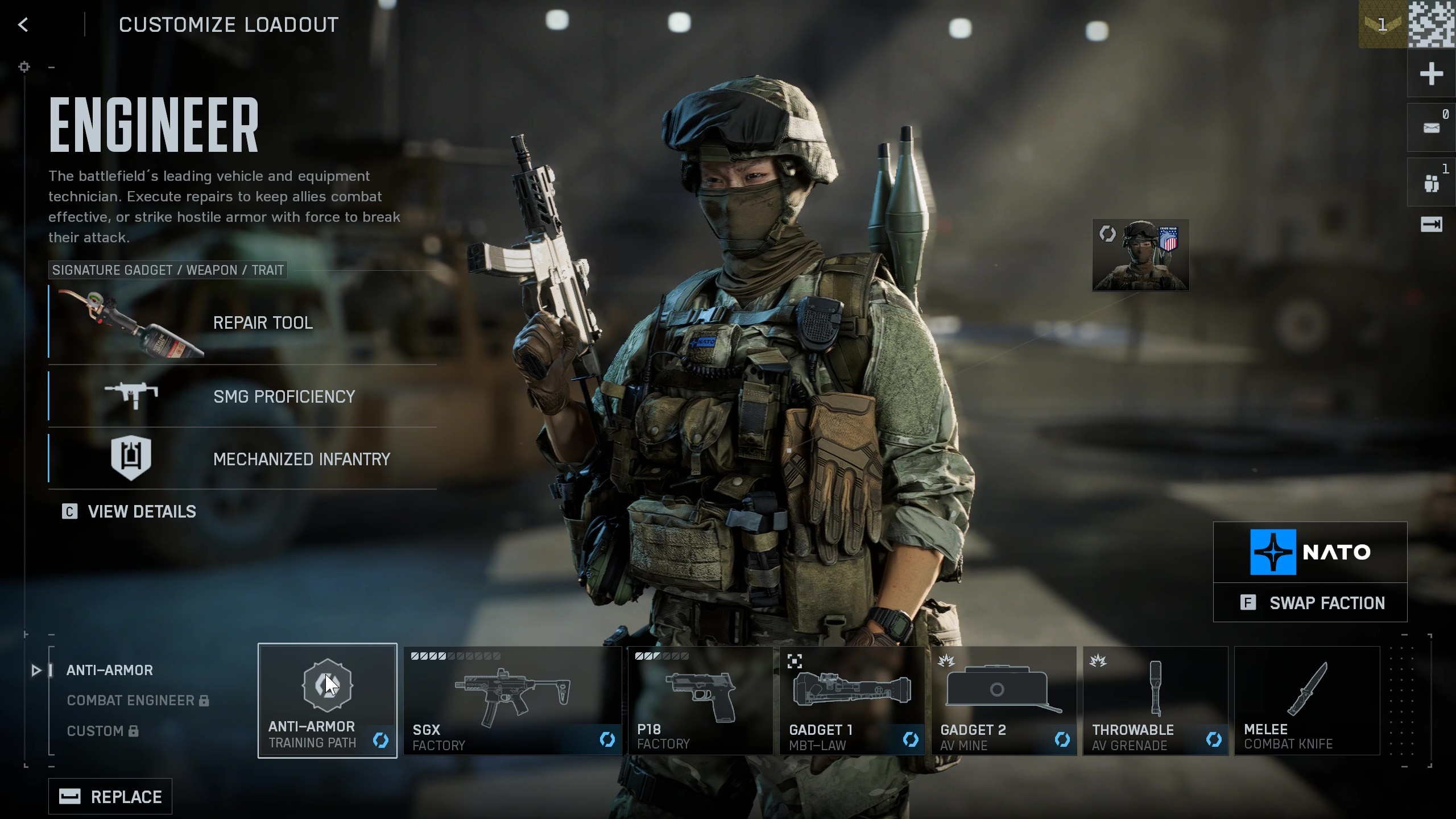Select the locked Custom loadout
Image resolution: width=1456 pixels, height=819 pixels.
point(95,731)
